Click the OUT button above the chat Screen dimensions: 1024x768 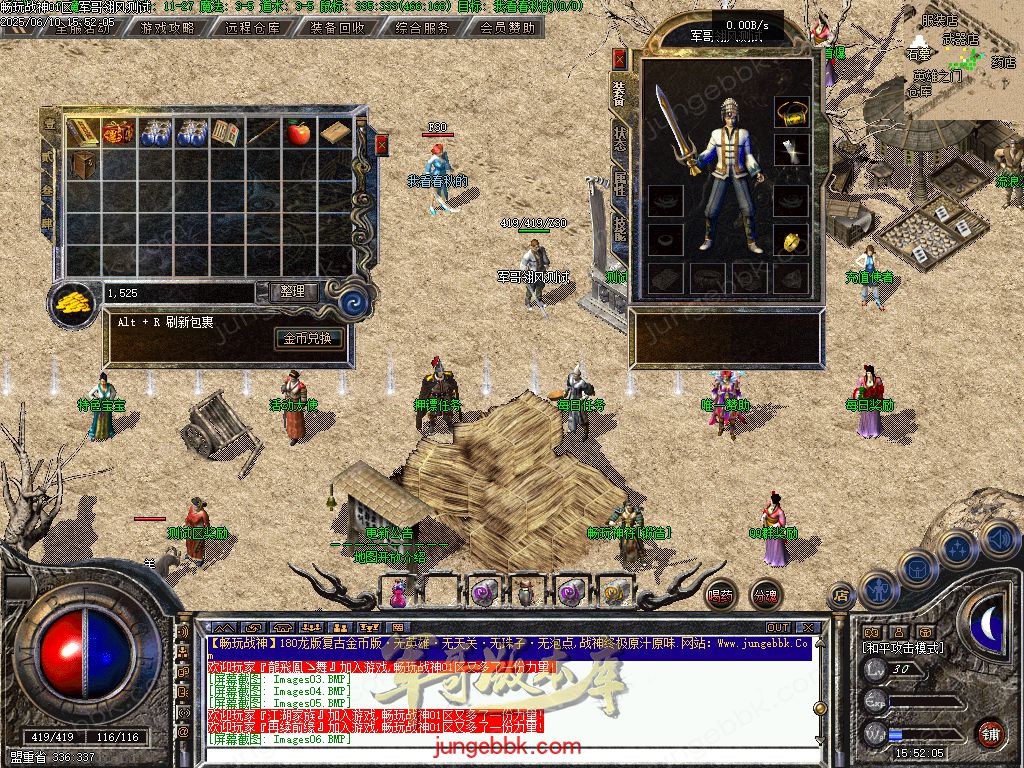[x=778, y=628]
